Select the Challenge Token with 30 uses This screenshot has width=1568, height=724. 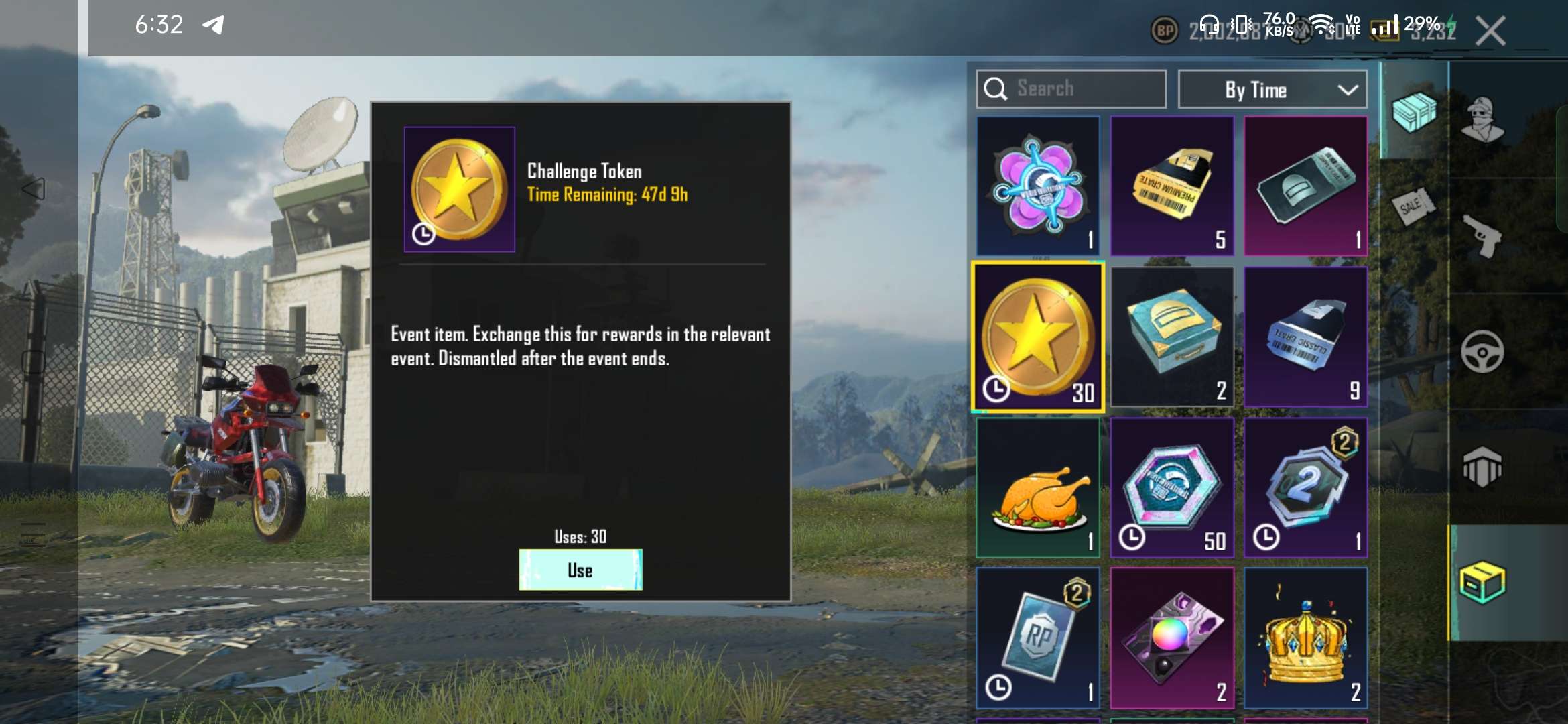[x=1038, y=335]
